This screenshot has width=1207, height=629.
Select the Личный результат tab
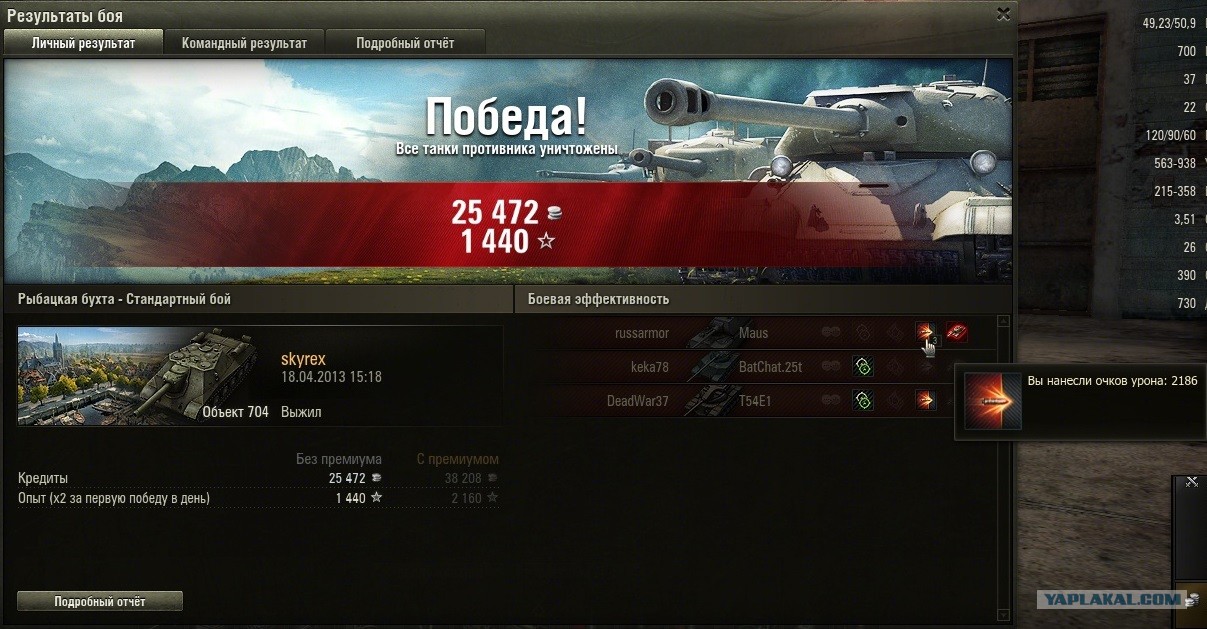click(x=83, y=43)
